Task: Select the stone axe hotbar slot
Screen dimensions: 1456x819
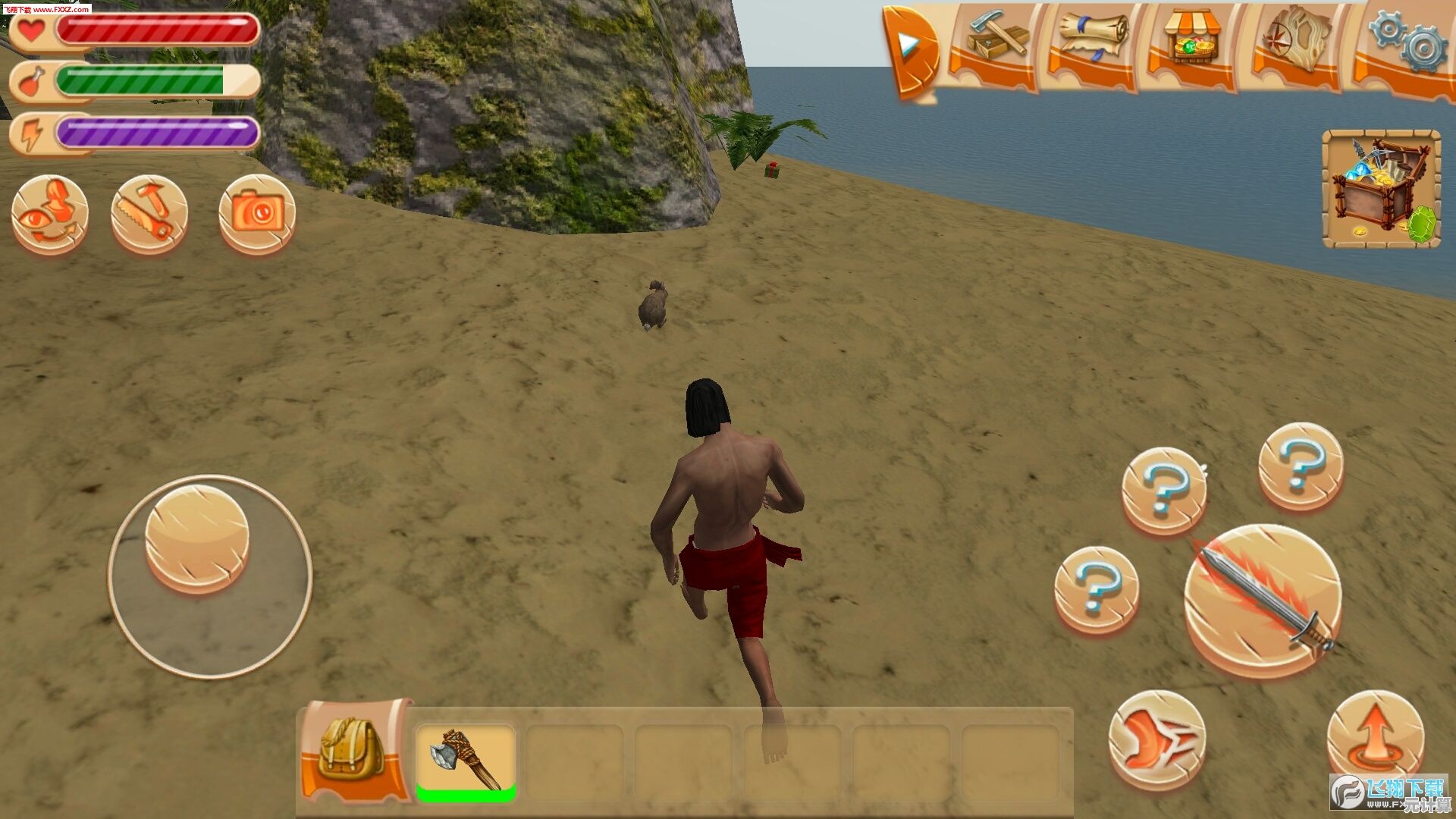Action: 466,760
